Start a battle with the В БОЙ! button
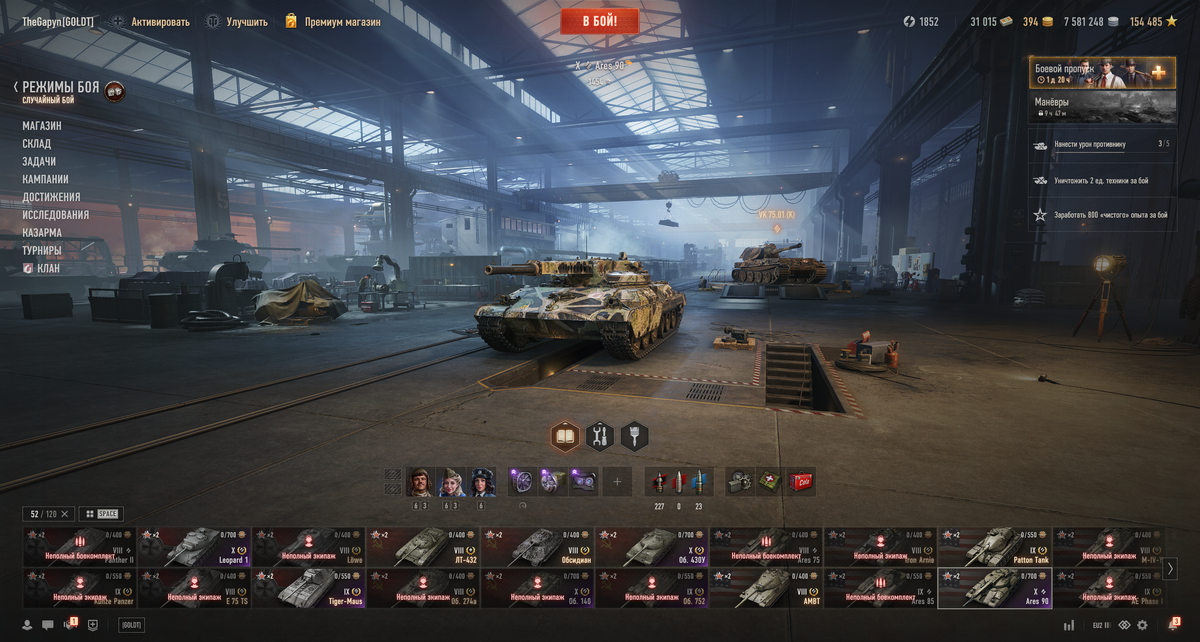This screenshot has height=642, width=1200. 599,21
